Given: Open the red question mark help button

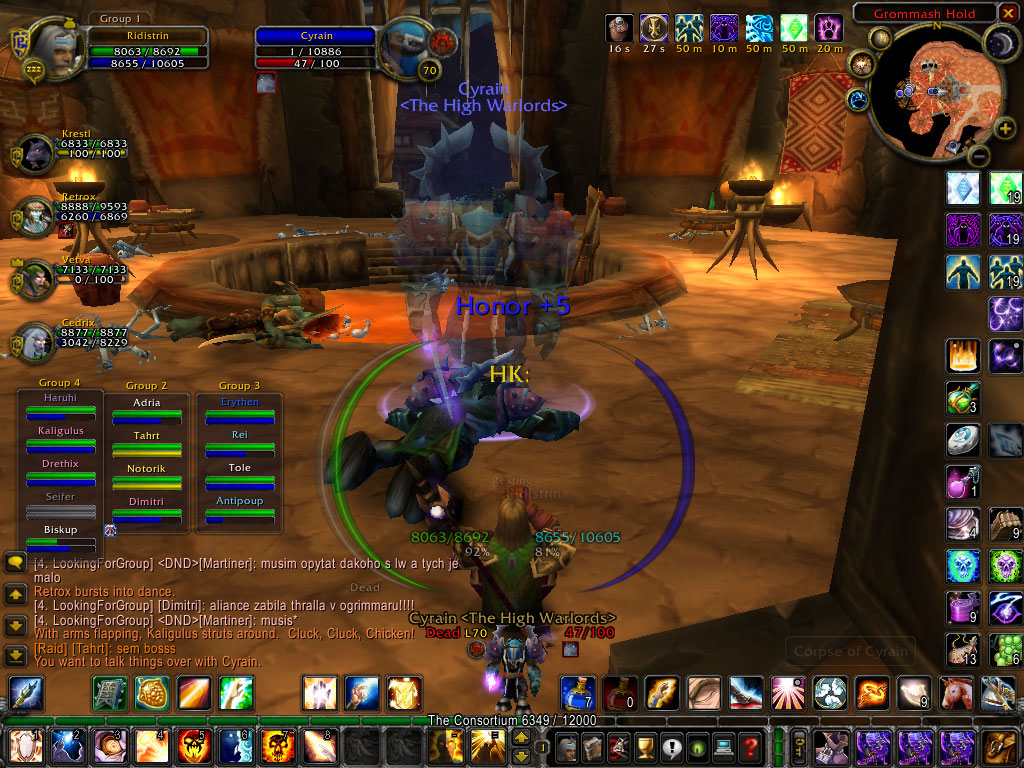Looking at the screenshot, I should pyautogui.click(x=751, y=746).
